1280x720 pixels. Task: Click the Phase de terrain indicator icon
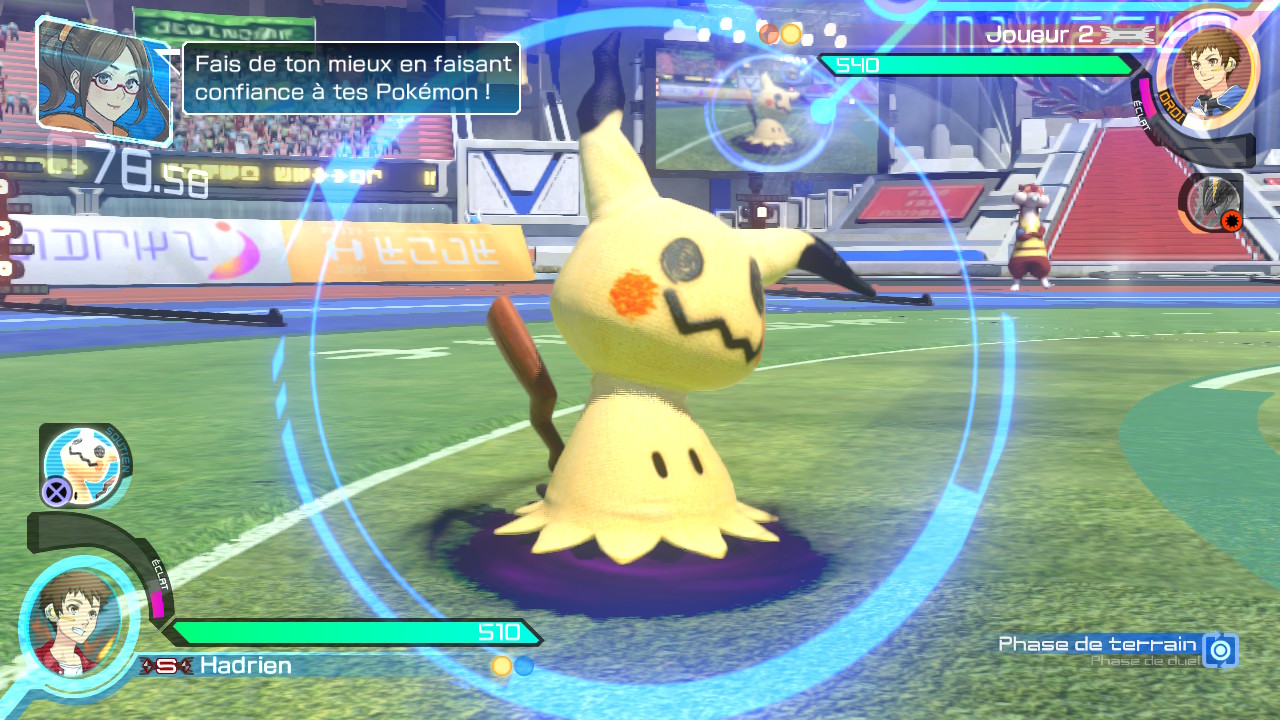[x=1220, y=650]
